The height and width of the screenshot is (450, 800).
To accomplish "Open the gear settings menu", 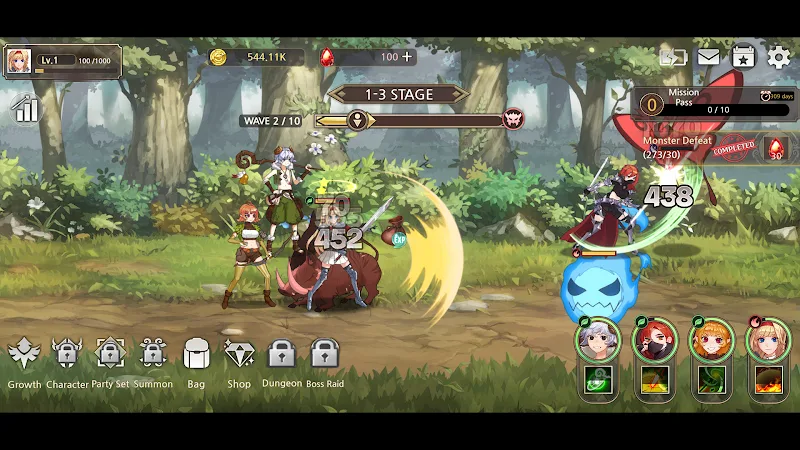I will (778, 57).
